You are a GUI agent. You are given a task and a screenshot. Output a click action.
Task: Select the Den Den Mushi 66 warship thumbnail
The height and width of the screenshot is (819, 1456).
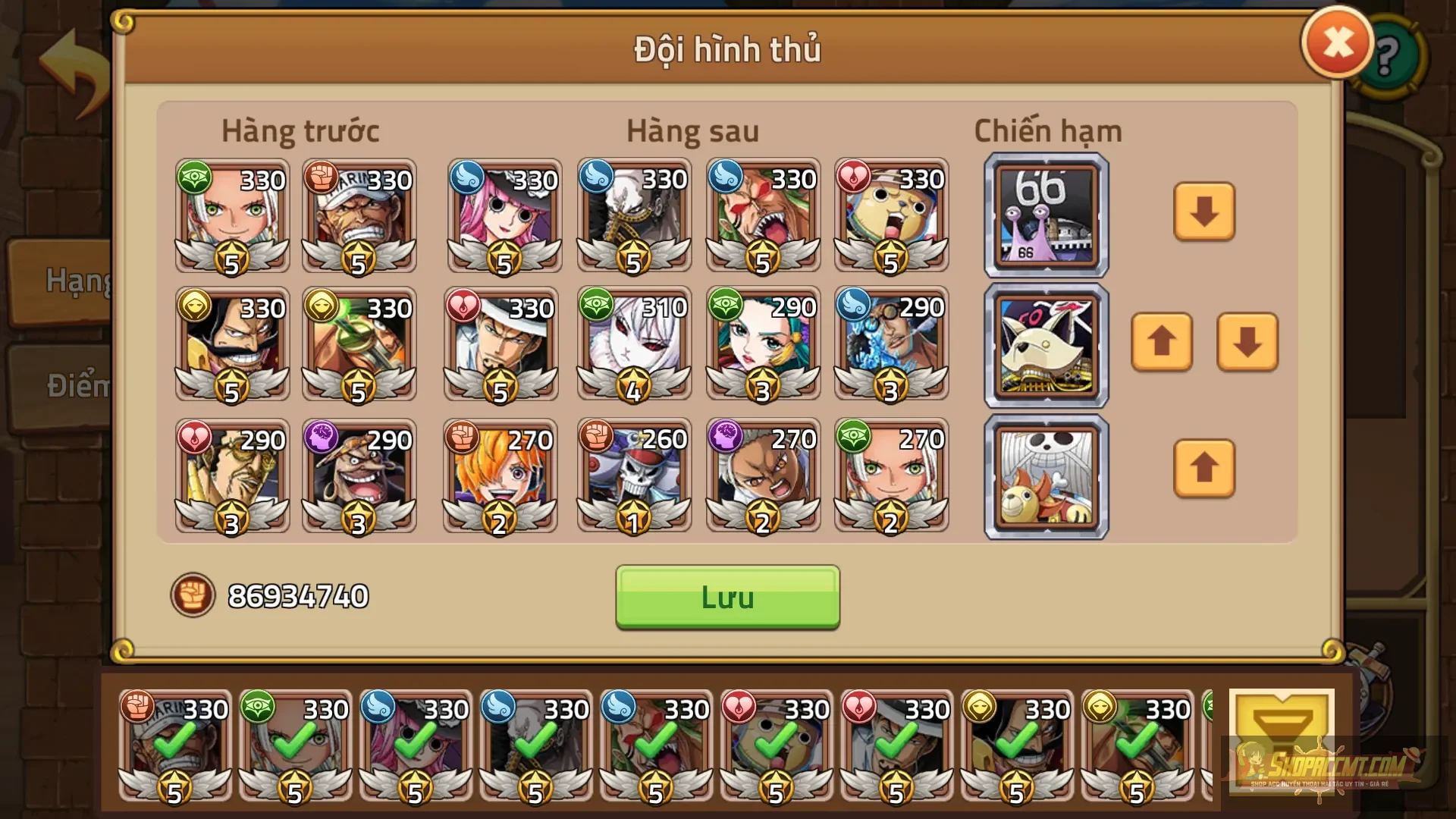pyautogui.click(x=1046, y=215)
